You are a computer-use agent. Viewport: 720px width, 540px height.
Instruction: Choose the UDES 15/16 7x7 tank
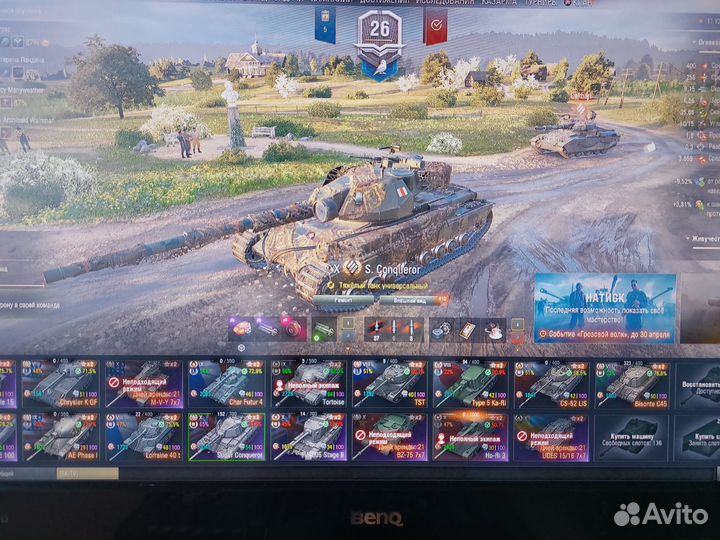coord(551,436)
